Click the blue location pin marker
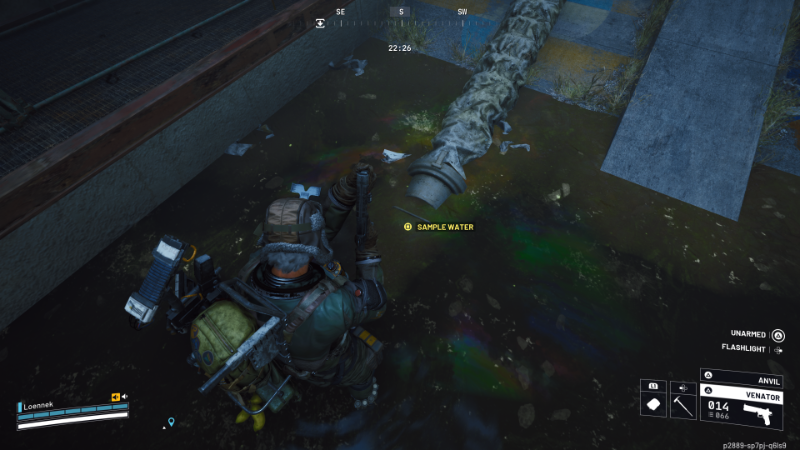This screenshot has width=800, height=450. coord(171,422)
